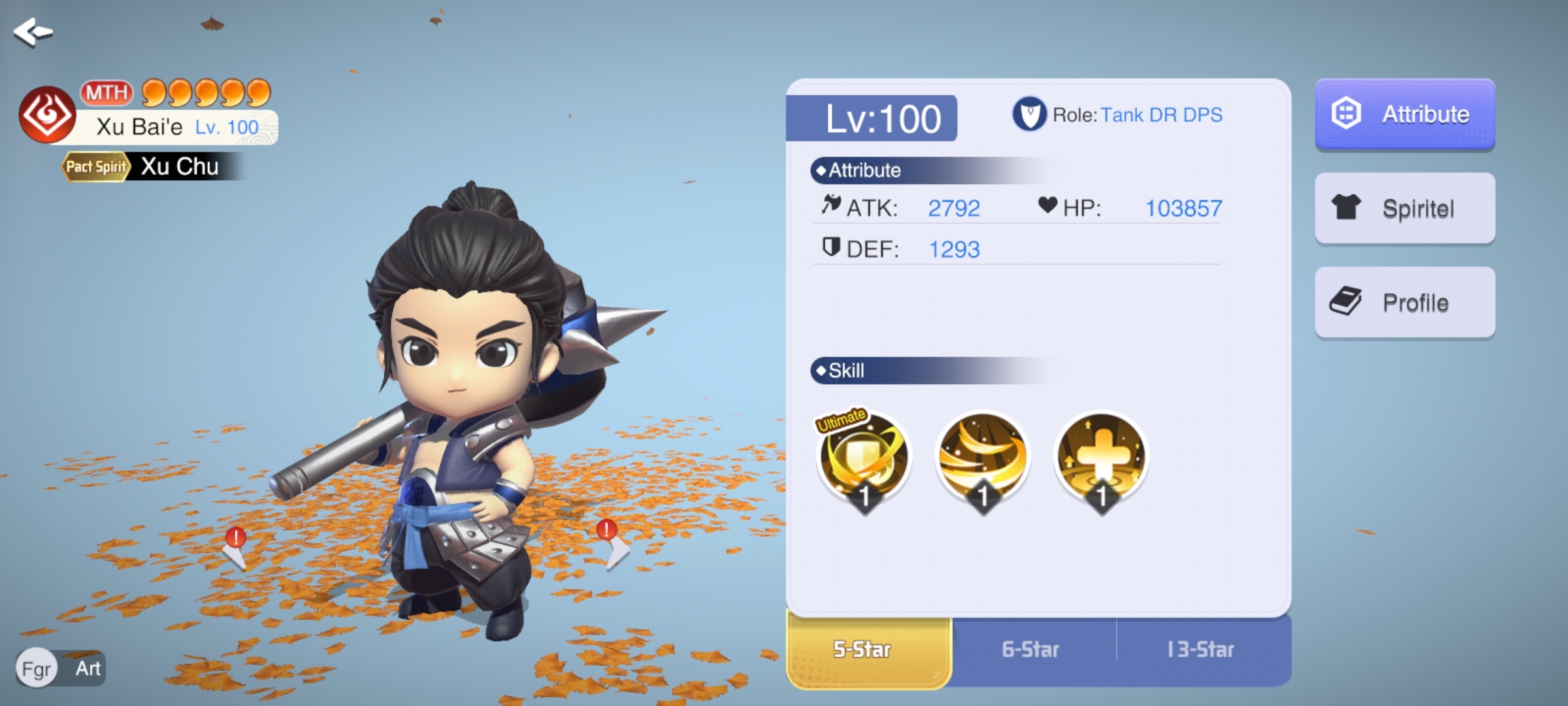Rotate character with the left arrow
Image resolution: width=1568 pixels, height=706 pixels.
[235, 550]
